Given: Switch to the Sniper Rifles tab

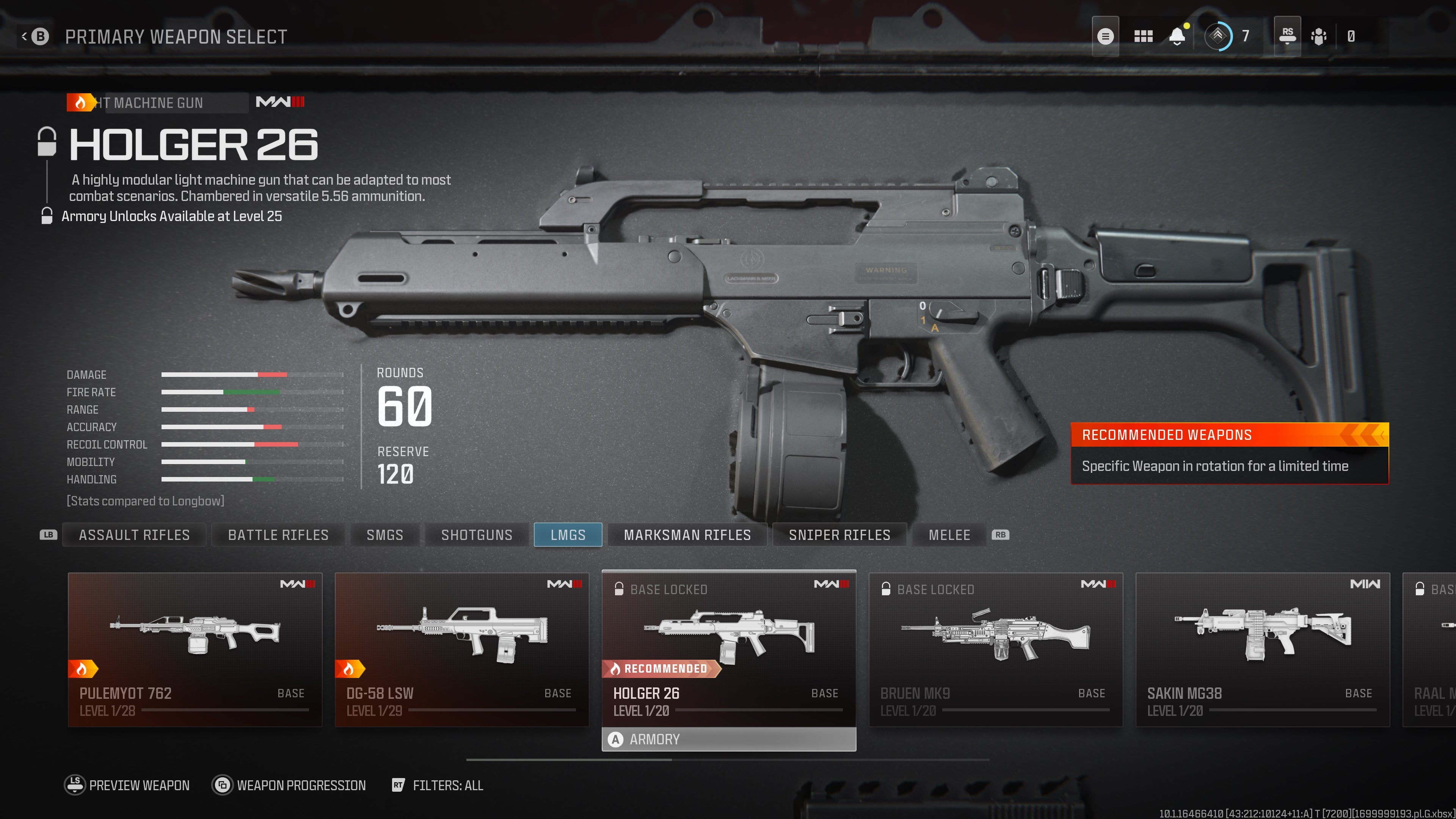Looking at the screenshot, I should pos(839,535).
